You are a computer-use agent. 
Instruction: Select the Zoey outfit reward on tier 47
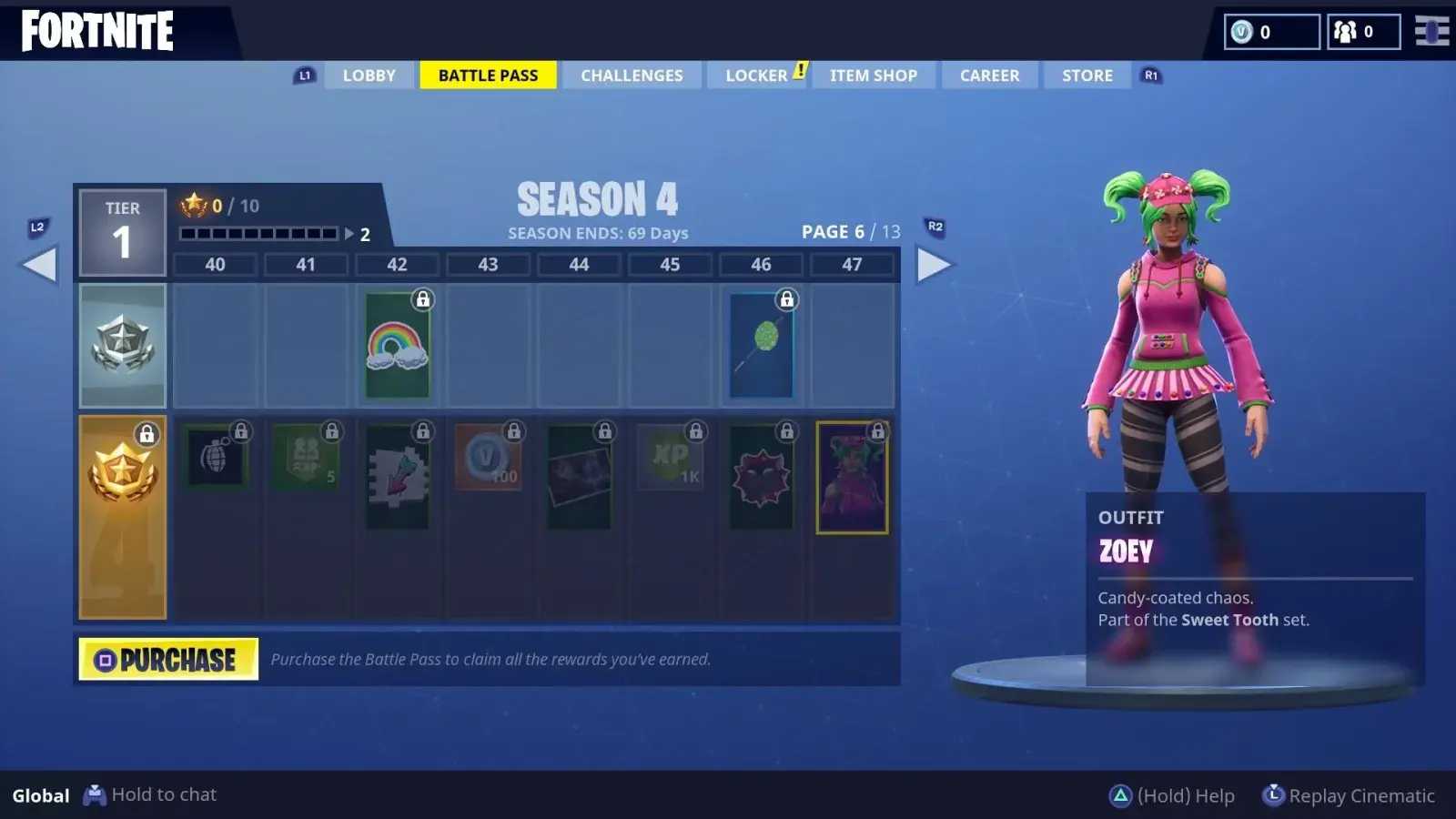pyautogui.click(x=853, y=475)
